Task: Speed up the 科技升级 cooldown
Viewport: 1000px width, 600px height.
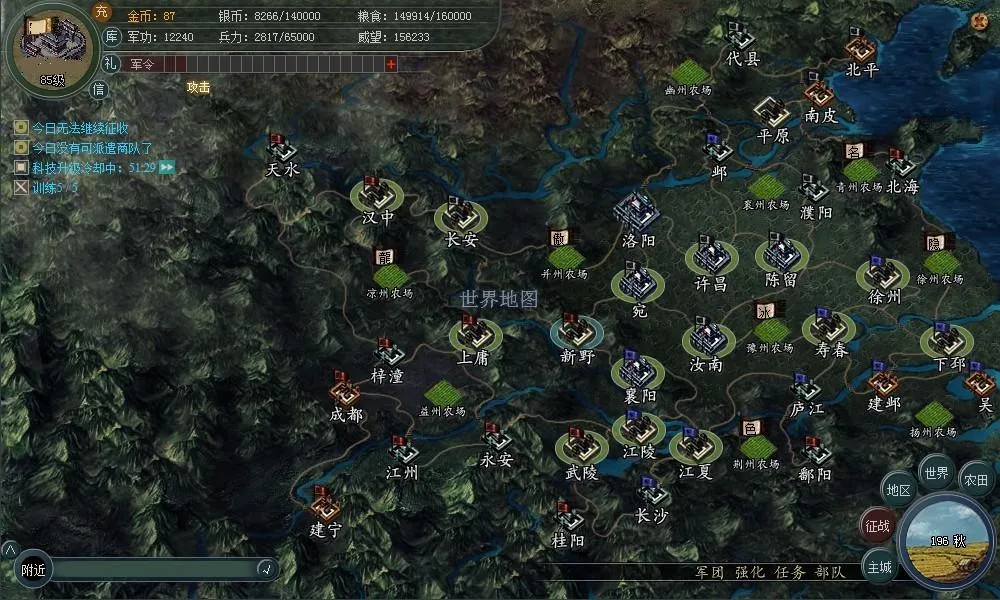Action: click(167, 167)
